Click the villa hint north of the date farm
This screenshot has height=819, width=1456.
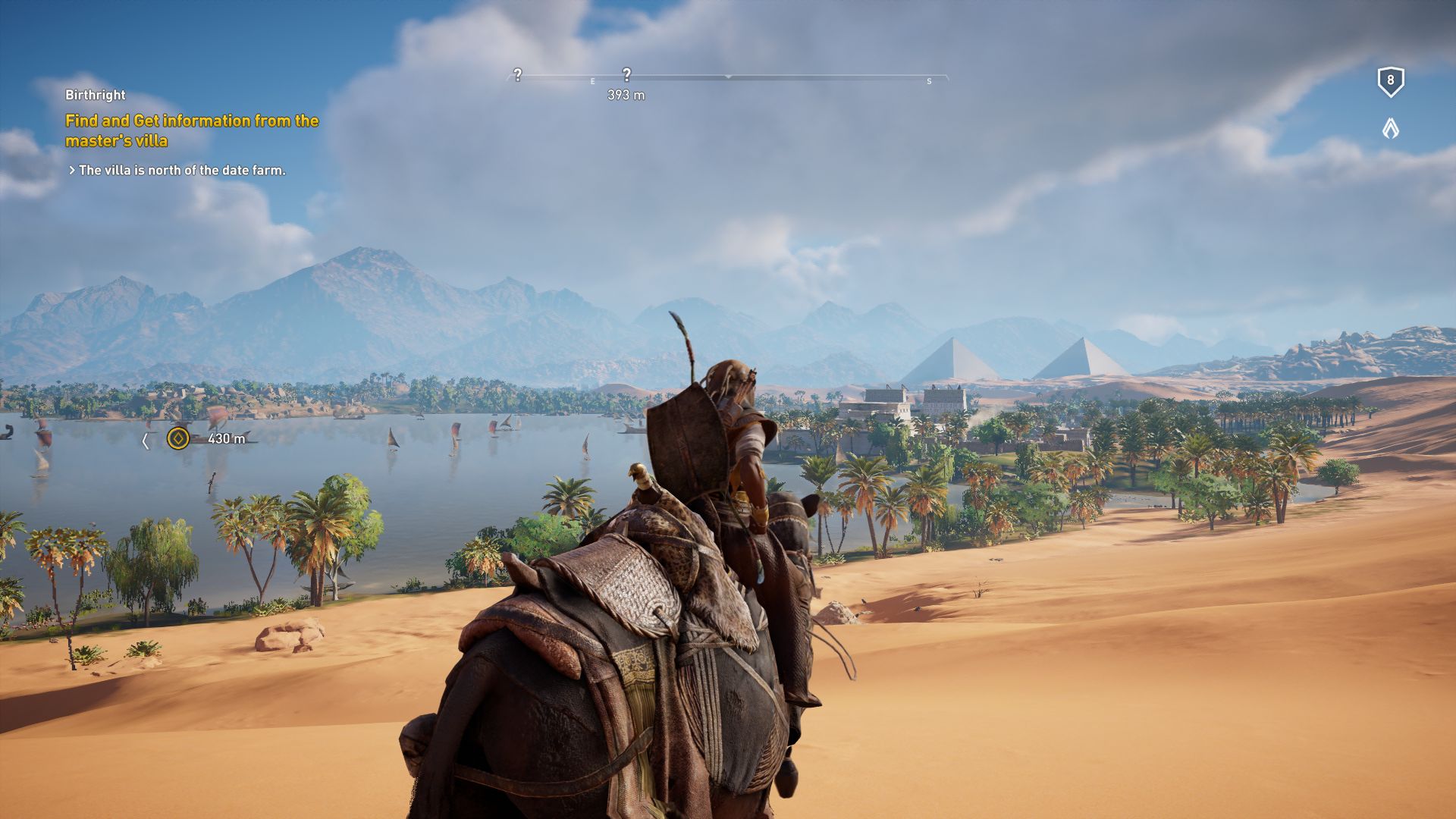click(x=177, y=170)
